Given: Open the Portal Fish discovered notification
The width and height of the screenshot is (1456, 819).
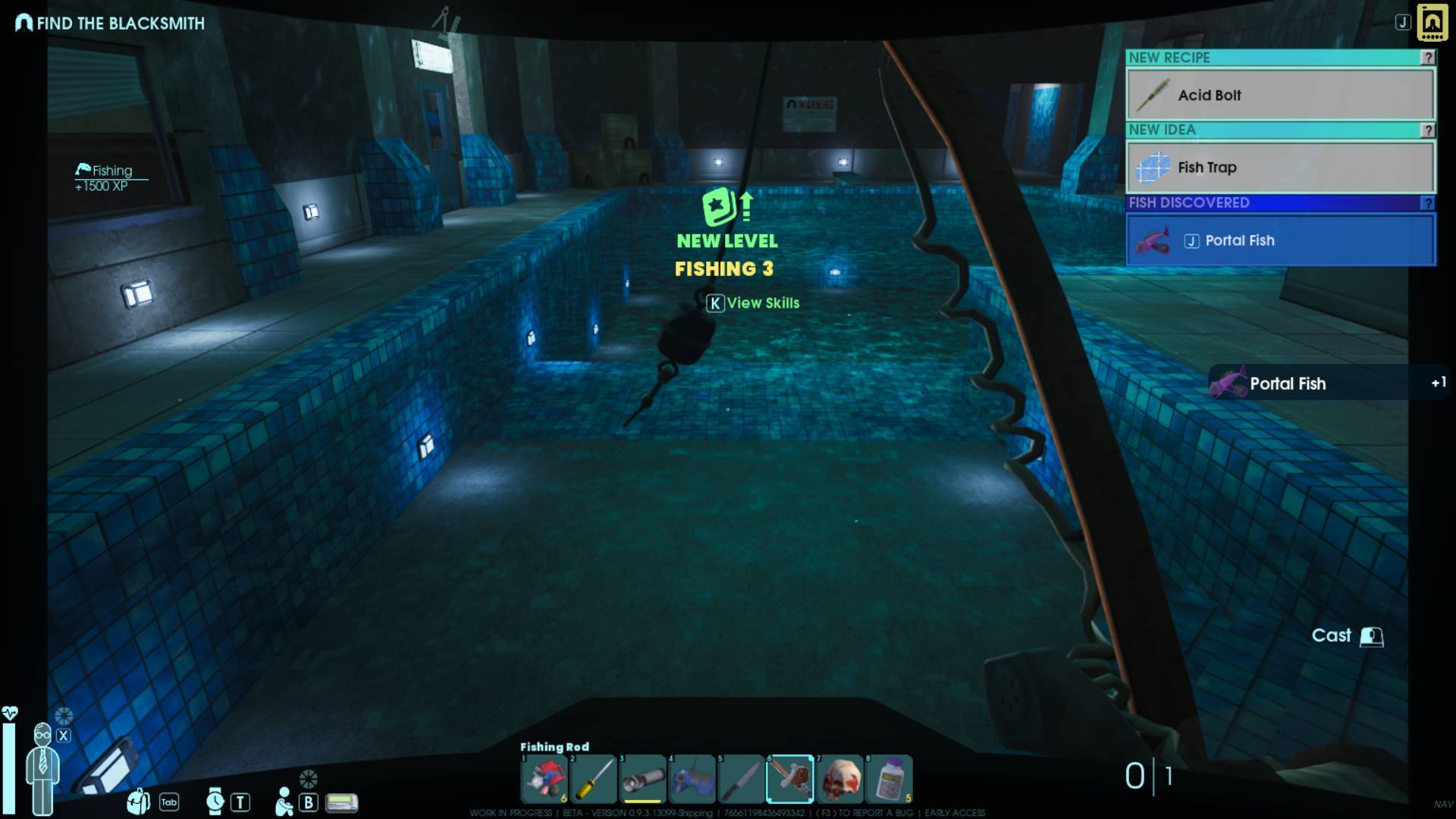Looking at the screenshot, I should point(1280,240).
